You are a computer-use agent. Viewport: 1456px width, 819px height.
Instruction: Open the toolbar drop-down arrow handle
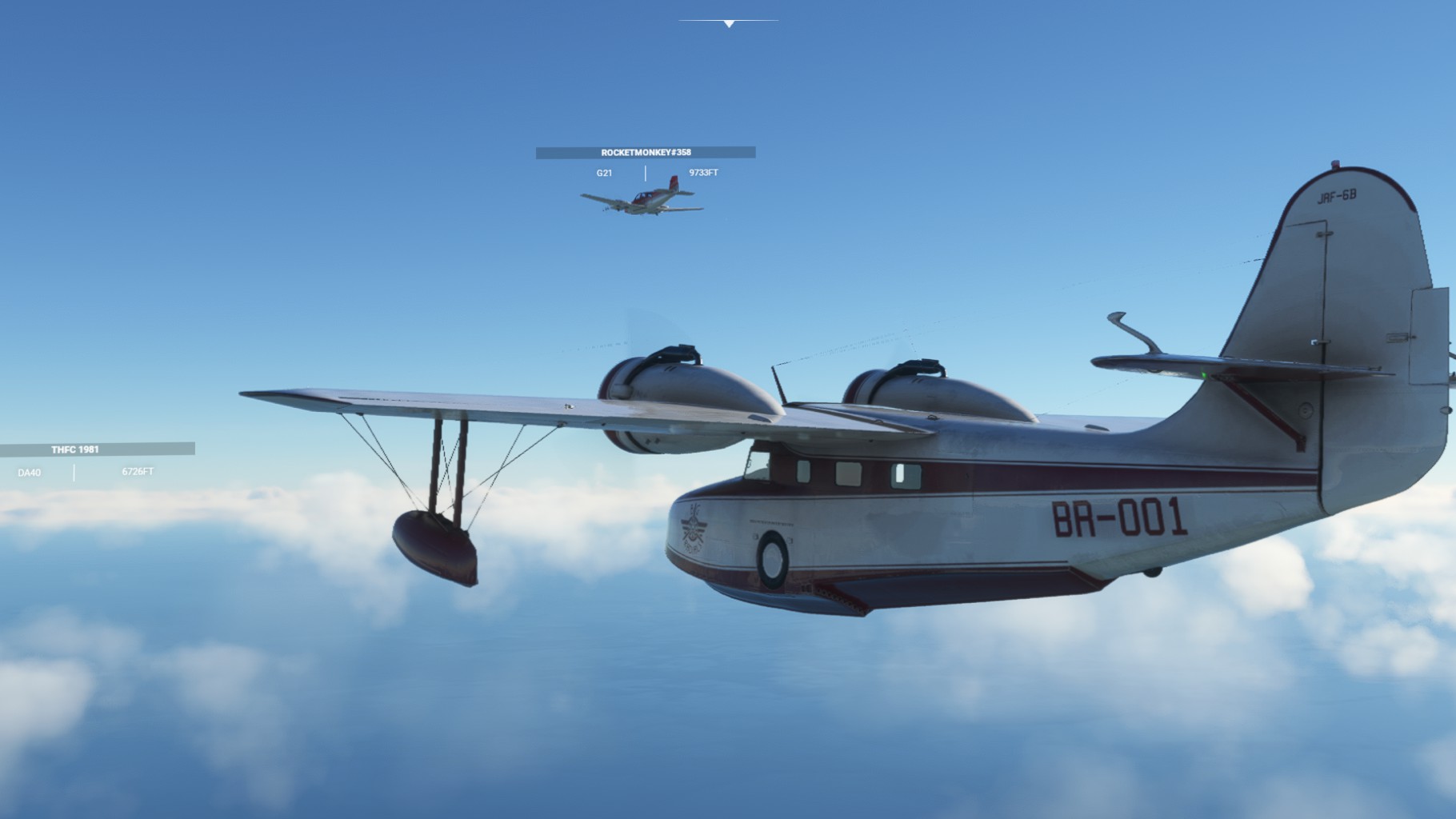point(729,24)
